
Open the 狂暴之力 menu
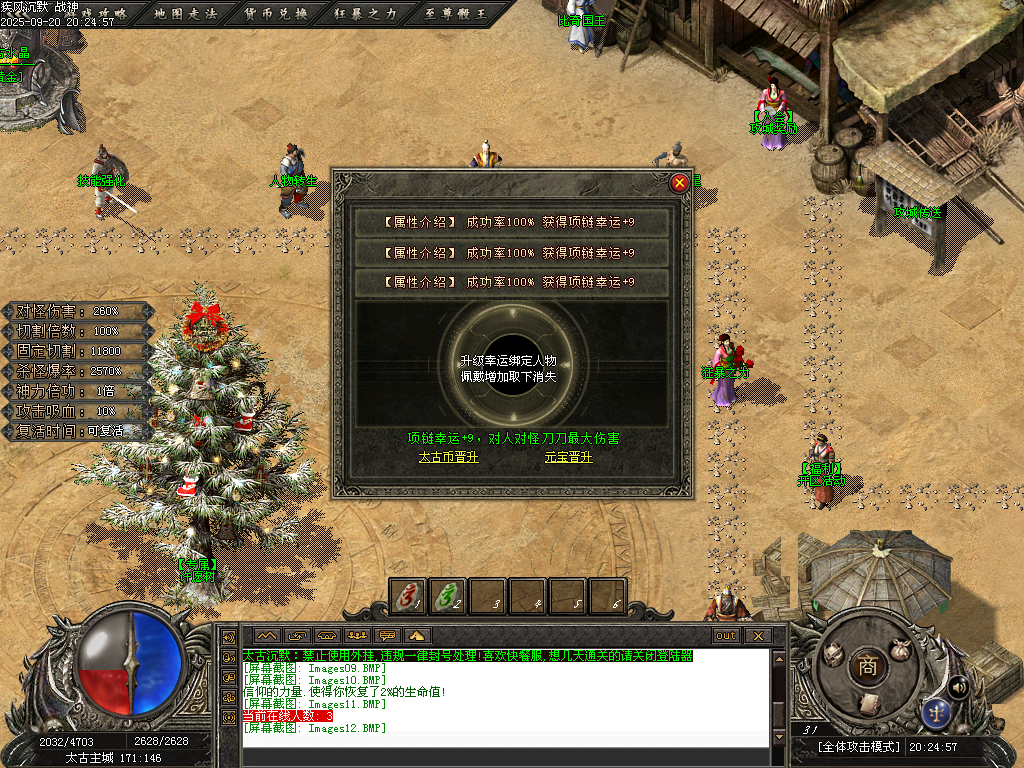click(x=364, y=13)
